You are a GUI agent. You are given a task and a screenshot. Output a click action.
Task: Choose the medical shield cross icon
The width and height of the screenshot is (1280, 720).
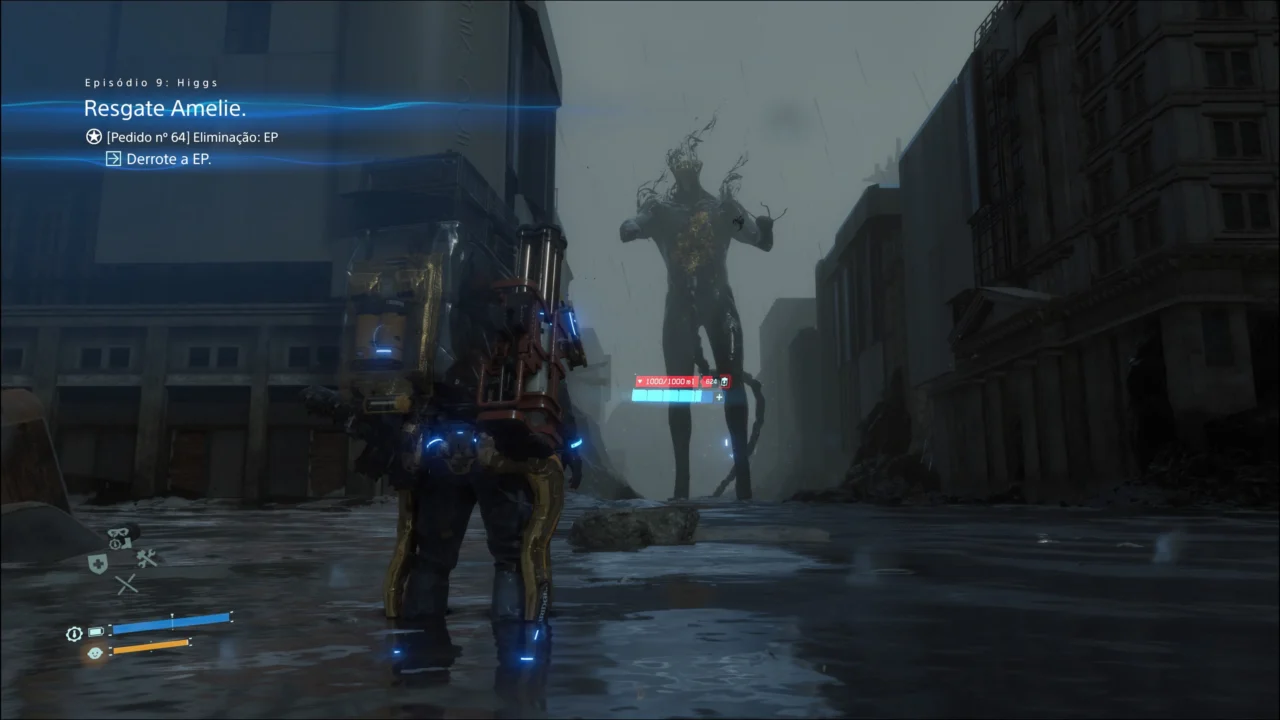click(97, 563)
